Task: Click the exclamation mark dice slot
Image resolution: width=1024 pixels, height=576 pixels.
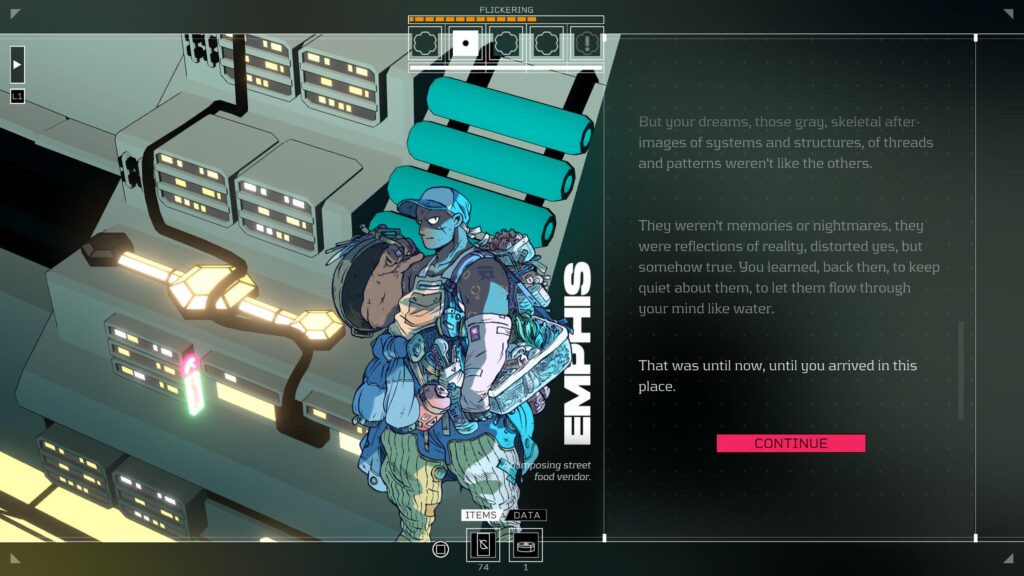Action: (x=586, y=43)
